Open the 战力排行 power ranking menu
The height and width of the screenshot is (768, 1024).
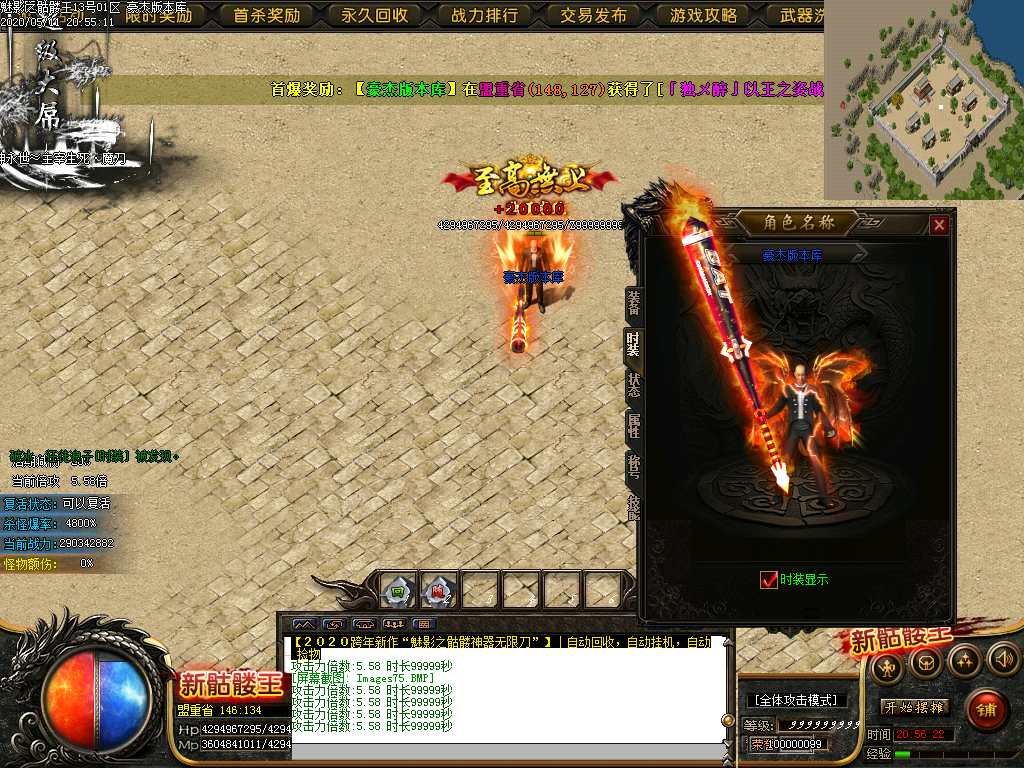click(484, 15)
